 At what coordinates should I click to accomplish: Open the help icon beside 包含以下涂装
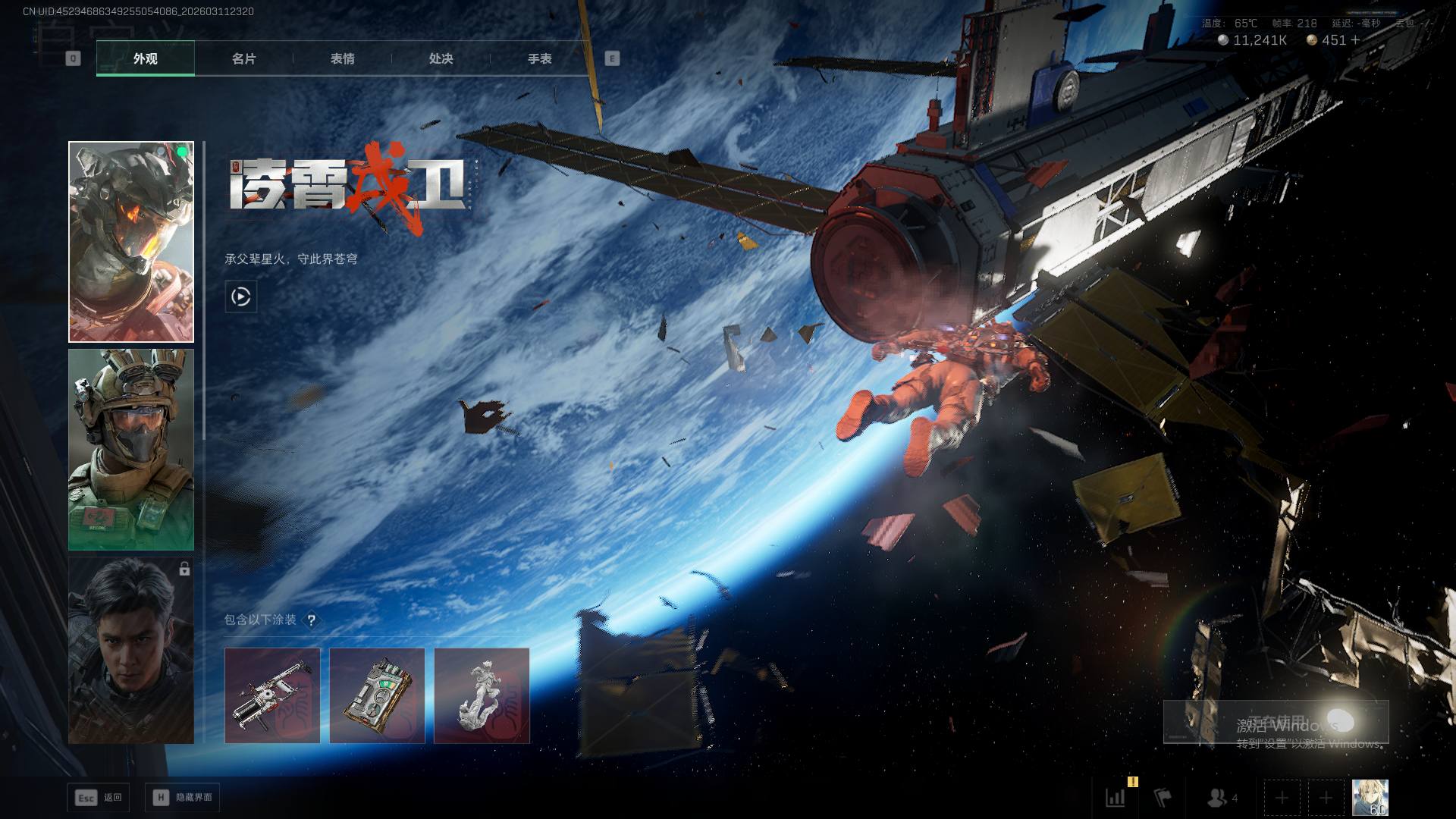311,620
